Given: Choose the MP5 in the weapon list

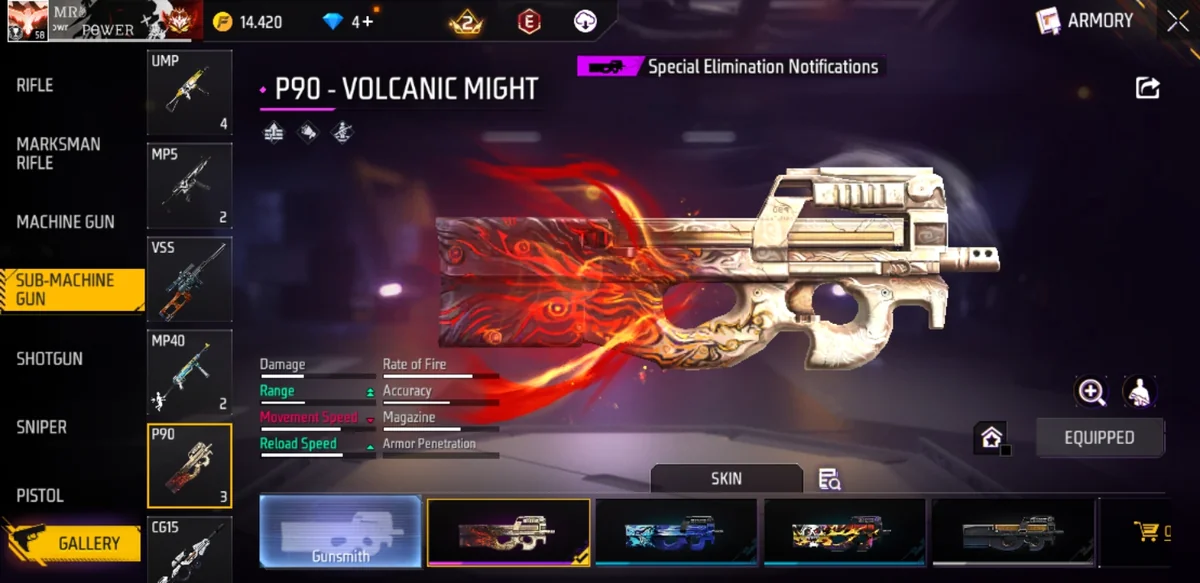Looking at the screenshot, I should click(189, 186).
